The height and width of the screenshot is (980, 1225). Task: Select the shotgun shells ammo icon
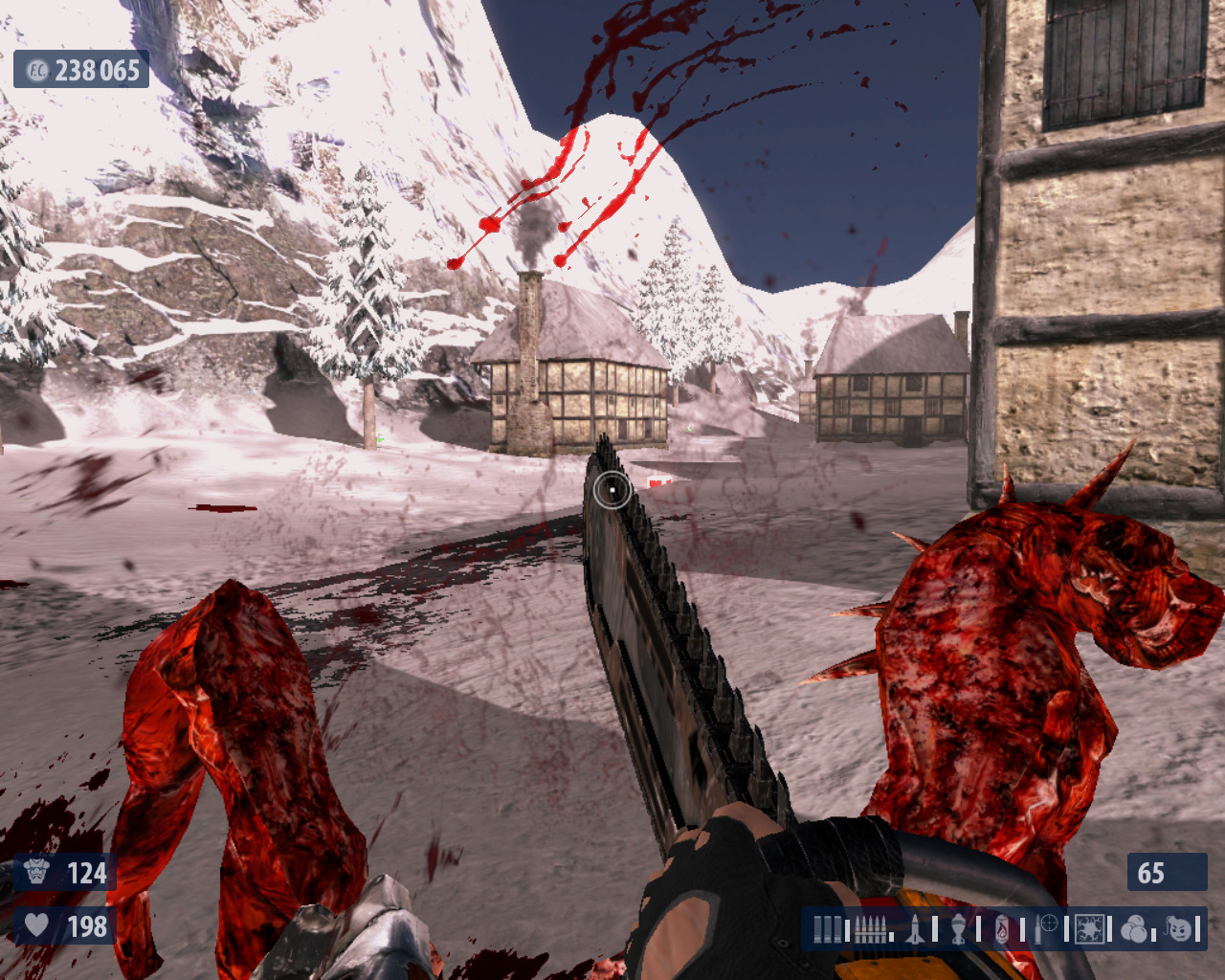(829, 928)
